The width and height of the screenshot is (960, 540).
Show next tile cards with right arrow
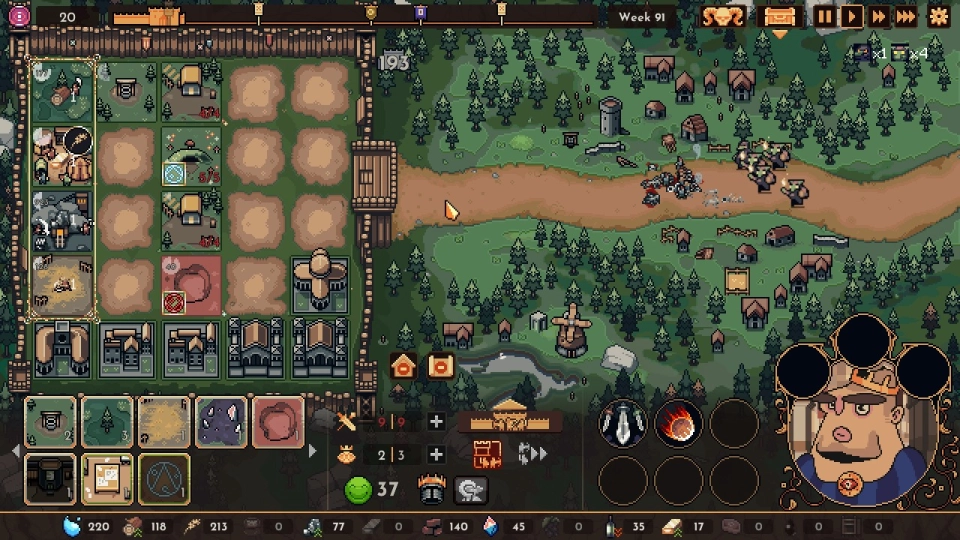tap(312, 451)
